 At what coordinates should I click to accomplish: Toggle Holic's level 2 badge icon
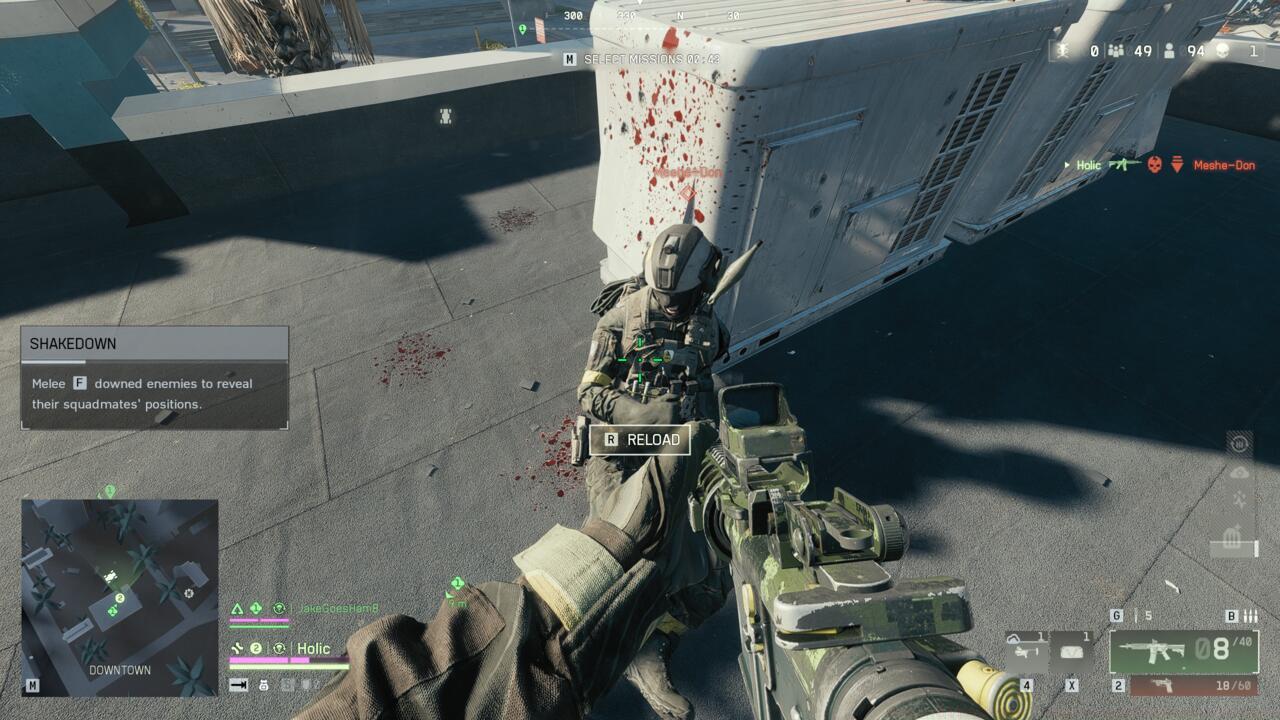(x=255, y=648)
